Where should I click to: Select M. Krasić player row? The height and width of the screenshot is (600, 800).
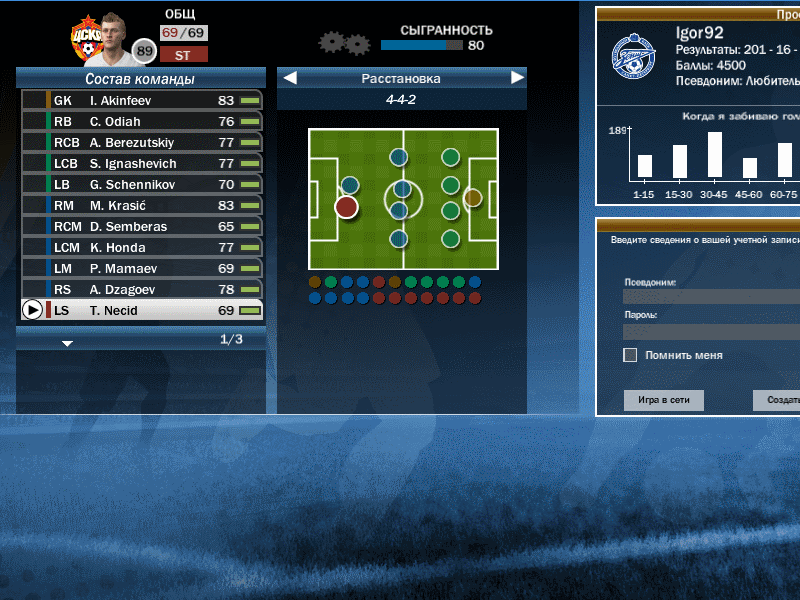tap(142, 206)
